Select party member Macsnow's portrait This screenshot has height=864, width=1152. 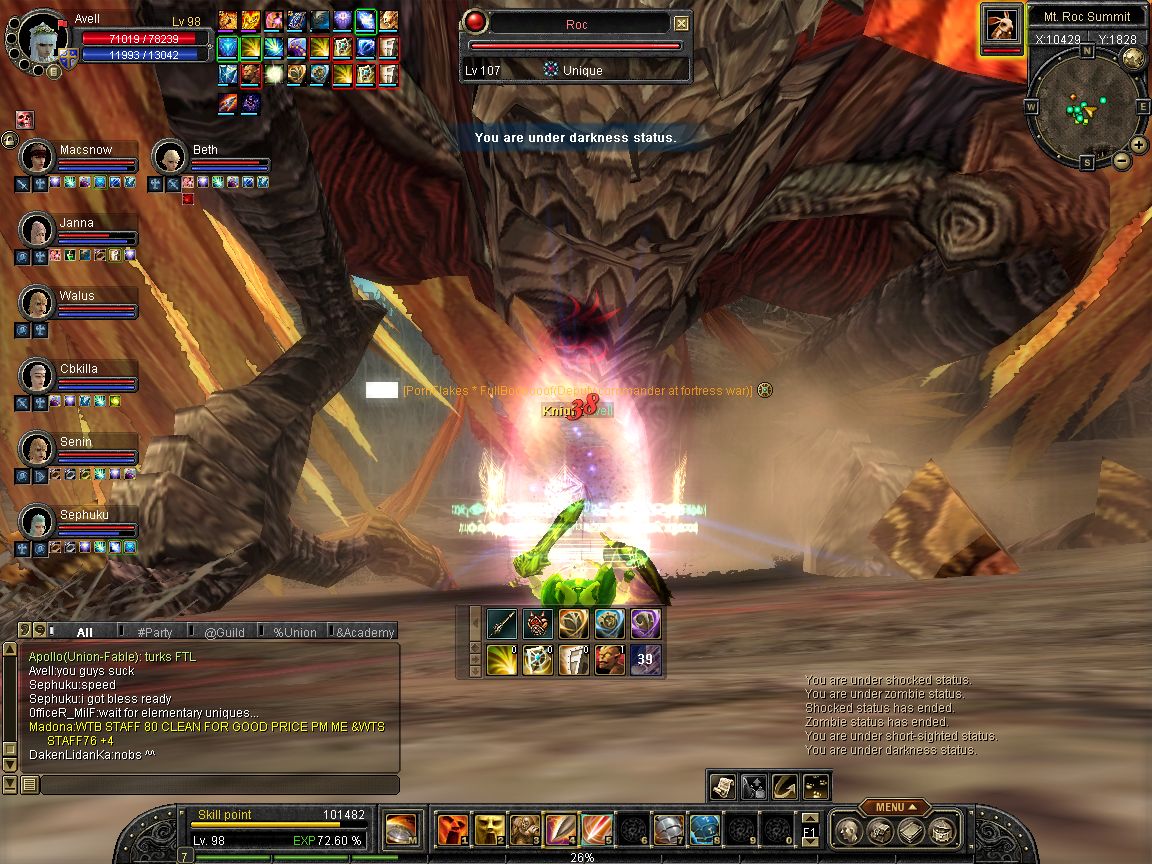(37, 157)
